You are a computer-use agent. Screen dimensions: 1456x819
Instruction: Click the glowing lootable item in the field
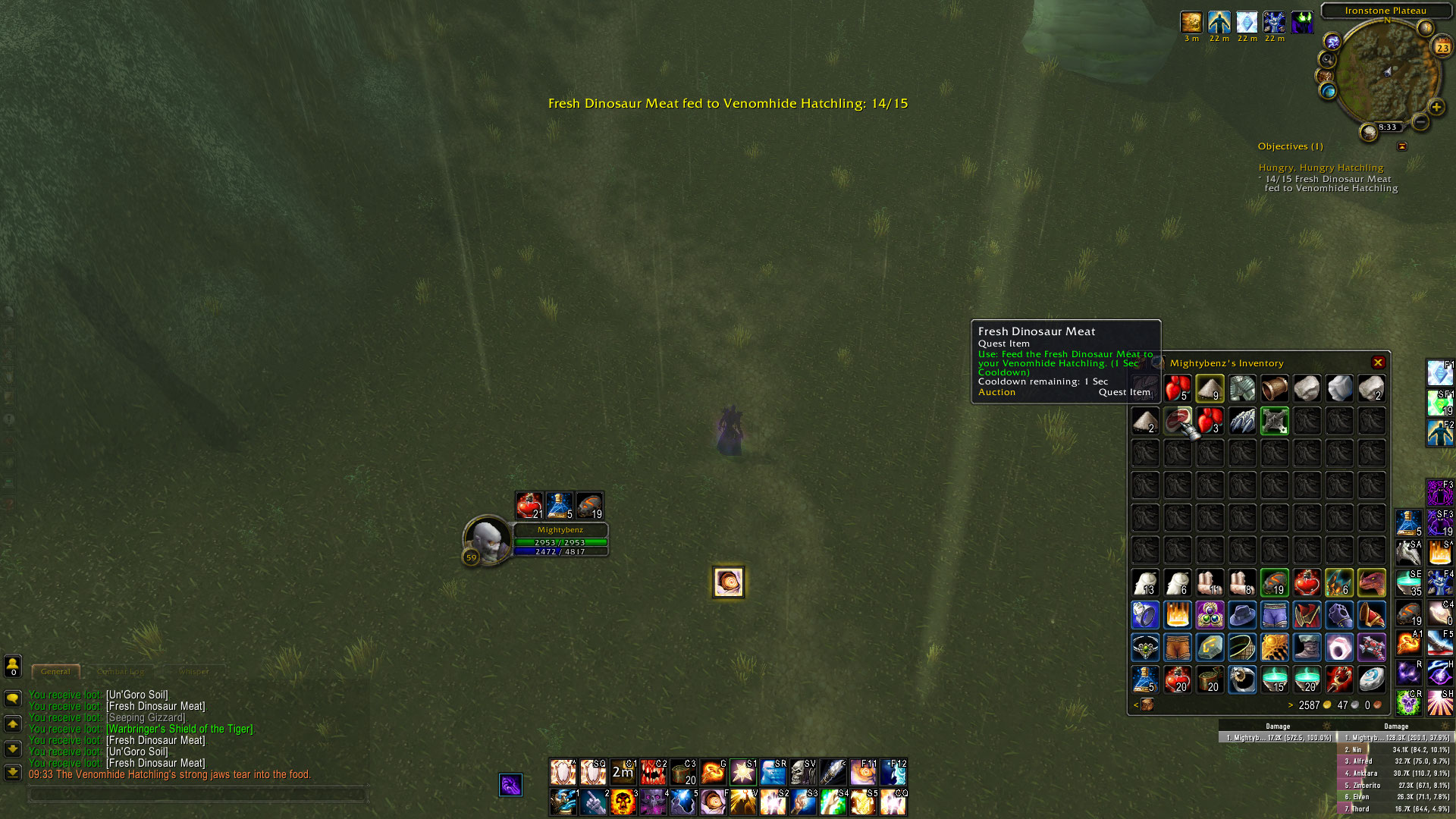pos(727,582)
